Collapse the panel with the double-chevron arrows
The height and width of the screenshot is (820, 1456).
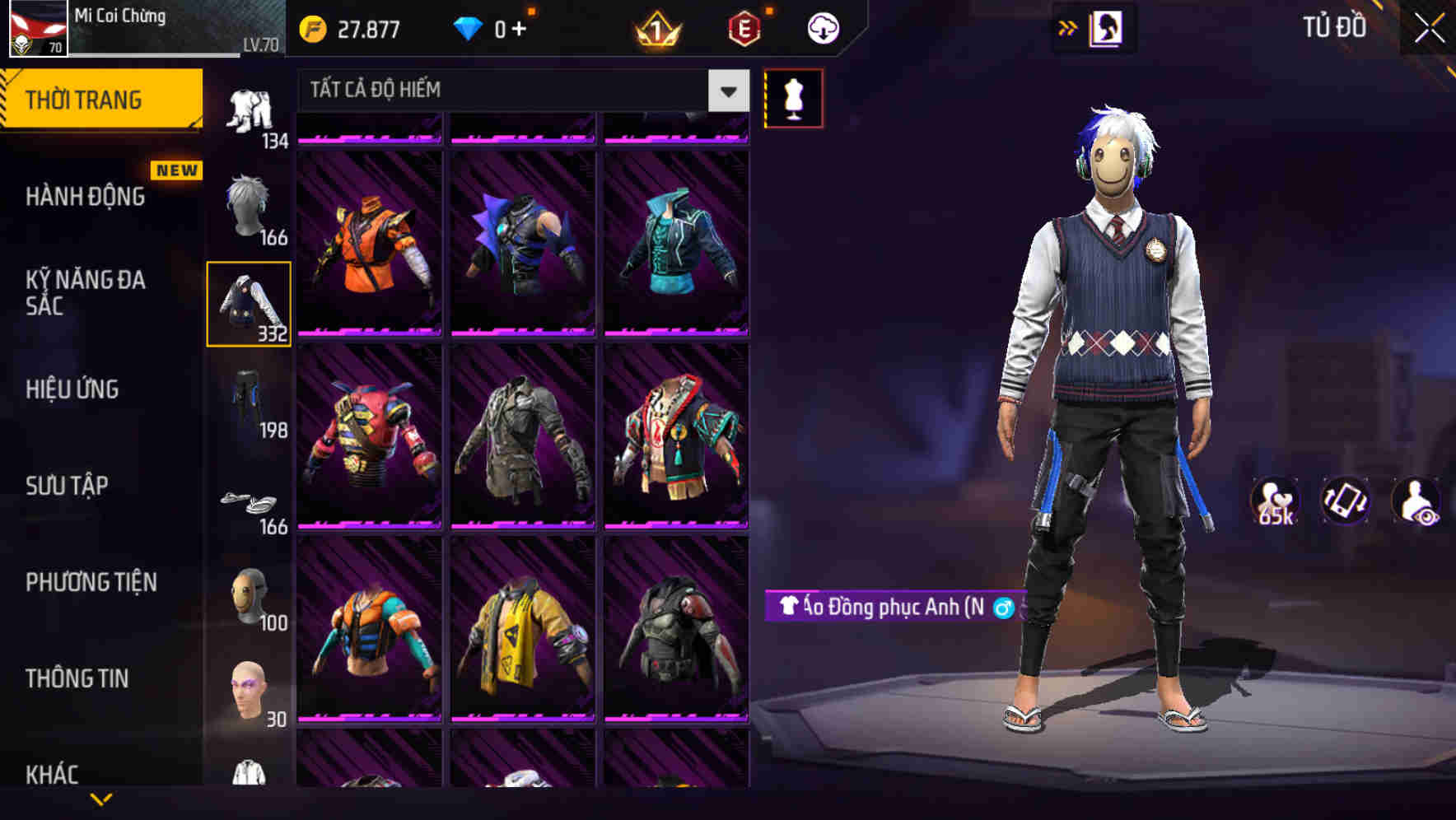point(1068,26)
